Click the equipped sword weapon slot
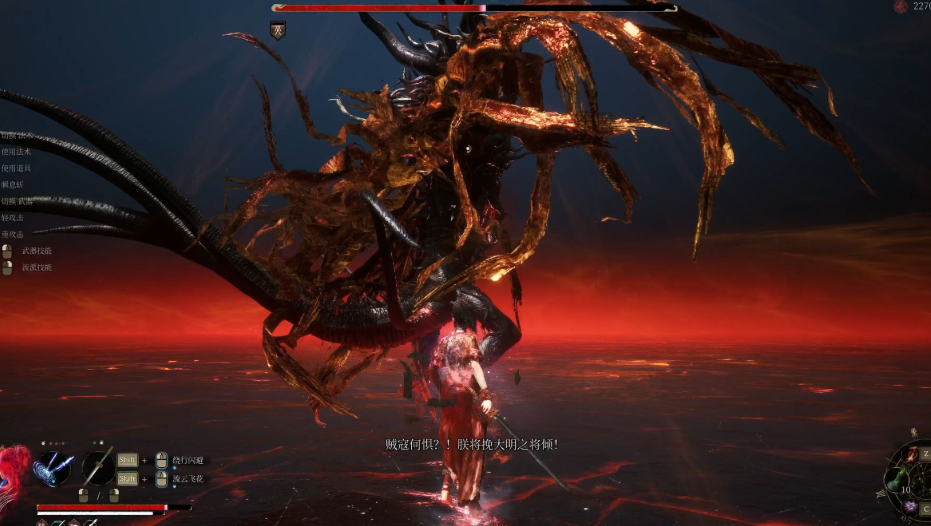Screen dimensions: 931x526 [x=97, y=467]
